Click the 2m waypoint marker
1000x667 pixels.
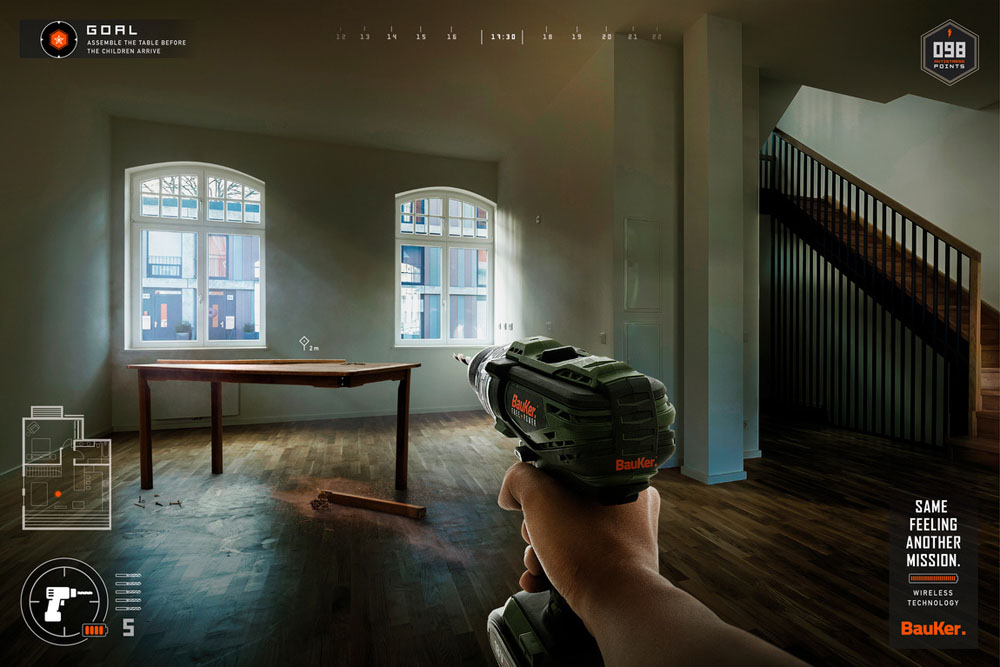pos(304,342)
